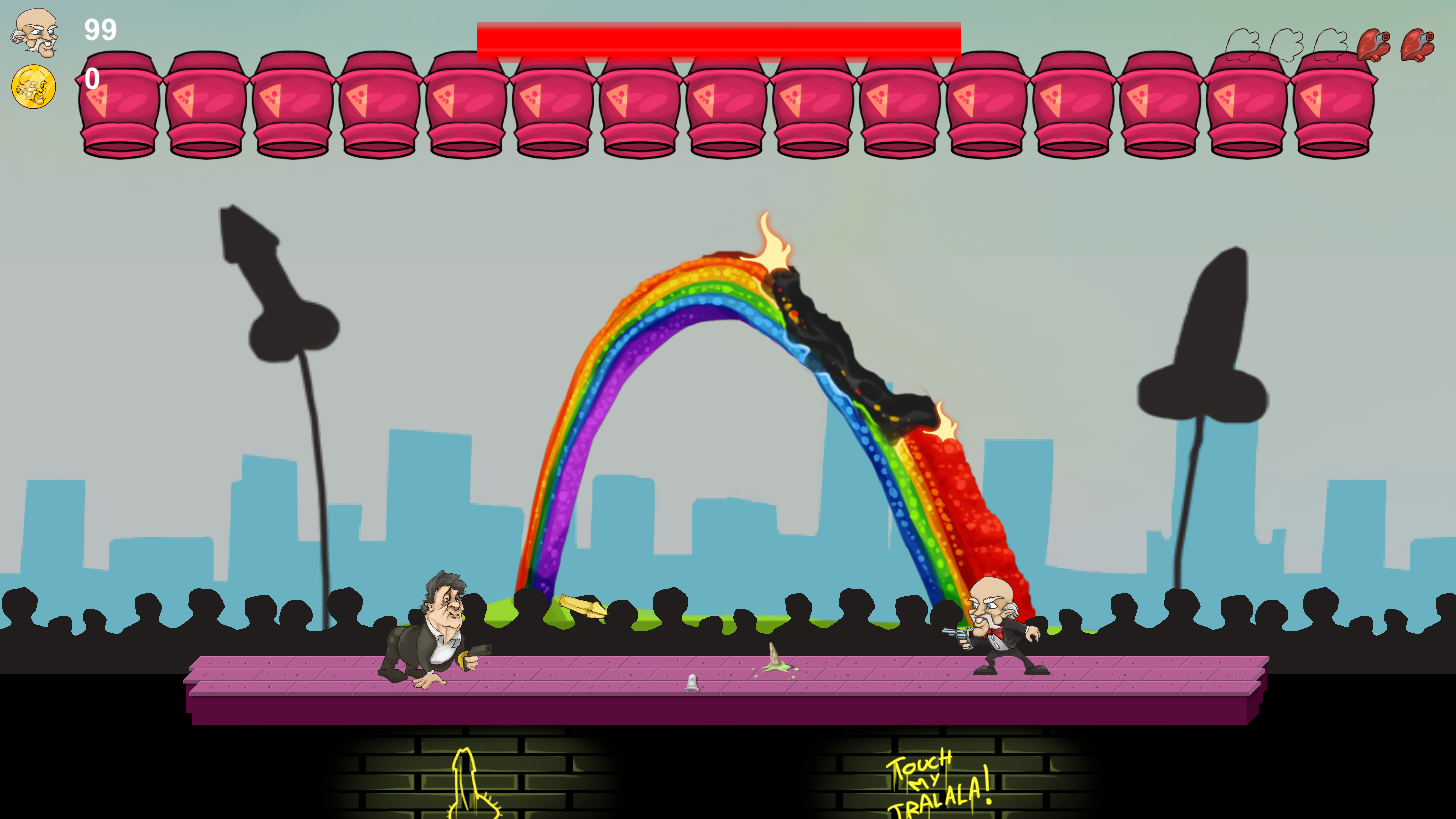Click the rightmost heart icon
1456x819 pixels.
pos(1420,45)
